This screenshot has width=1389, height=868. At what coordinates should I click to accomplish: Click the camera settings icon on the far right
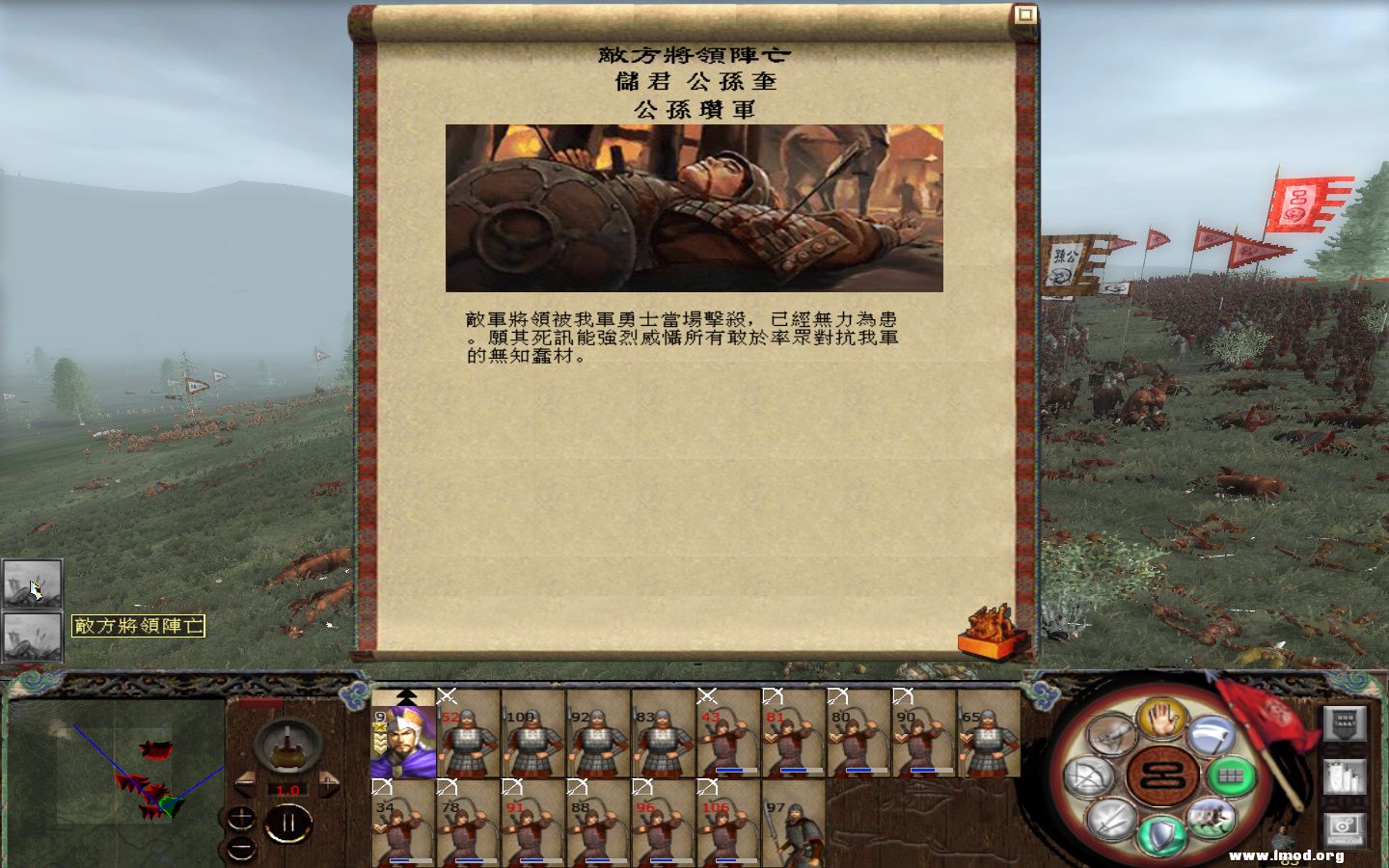pyautogui.click(x=1345, y=829)
